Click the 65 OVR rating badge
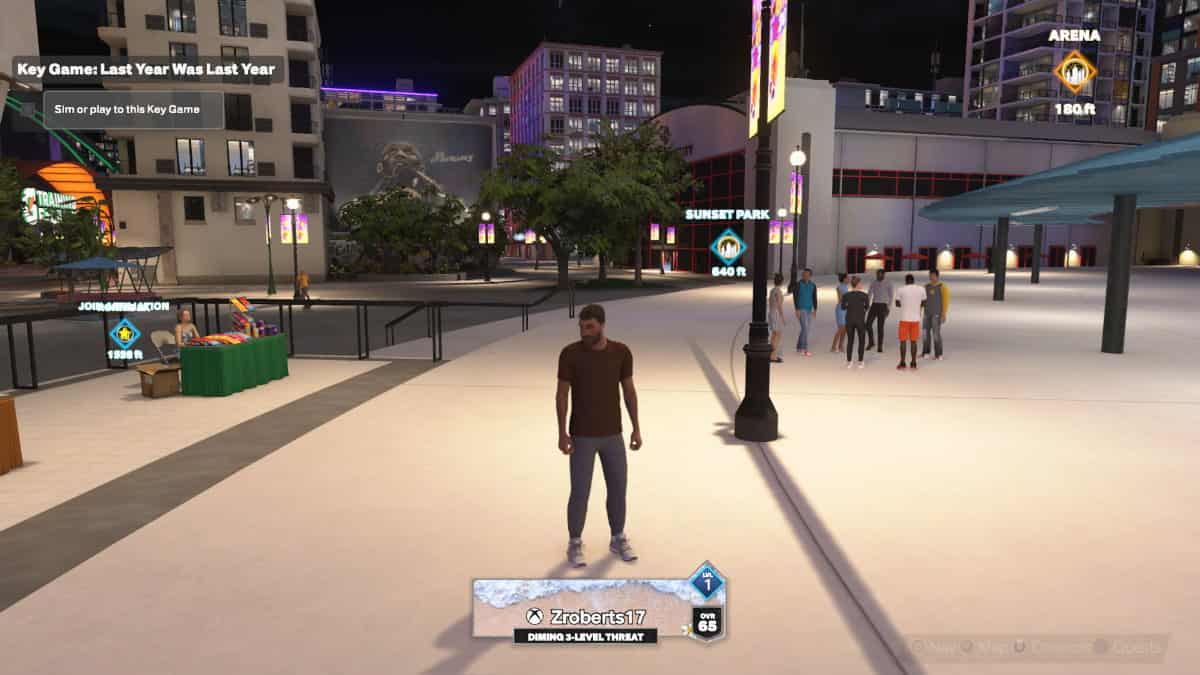This screenshot has height=675, width=1200. point(707,622)
